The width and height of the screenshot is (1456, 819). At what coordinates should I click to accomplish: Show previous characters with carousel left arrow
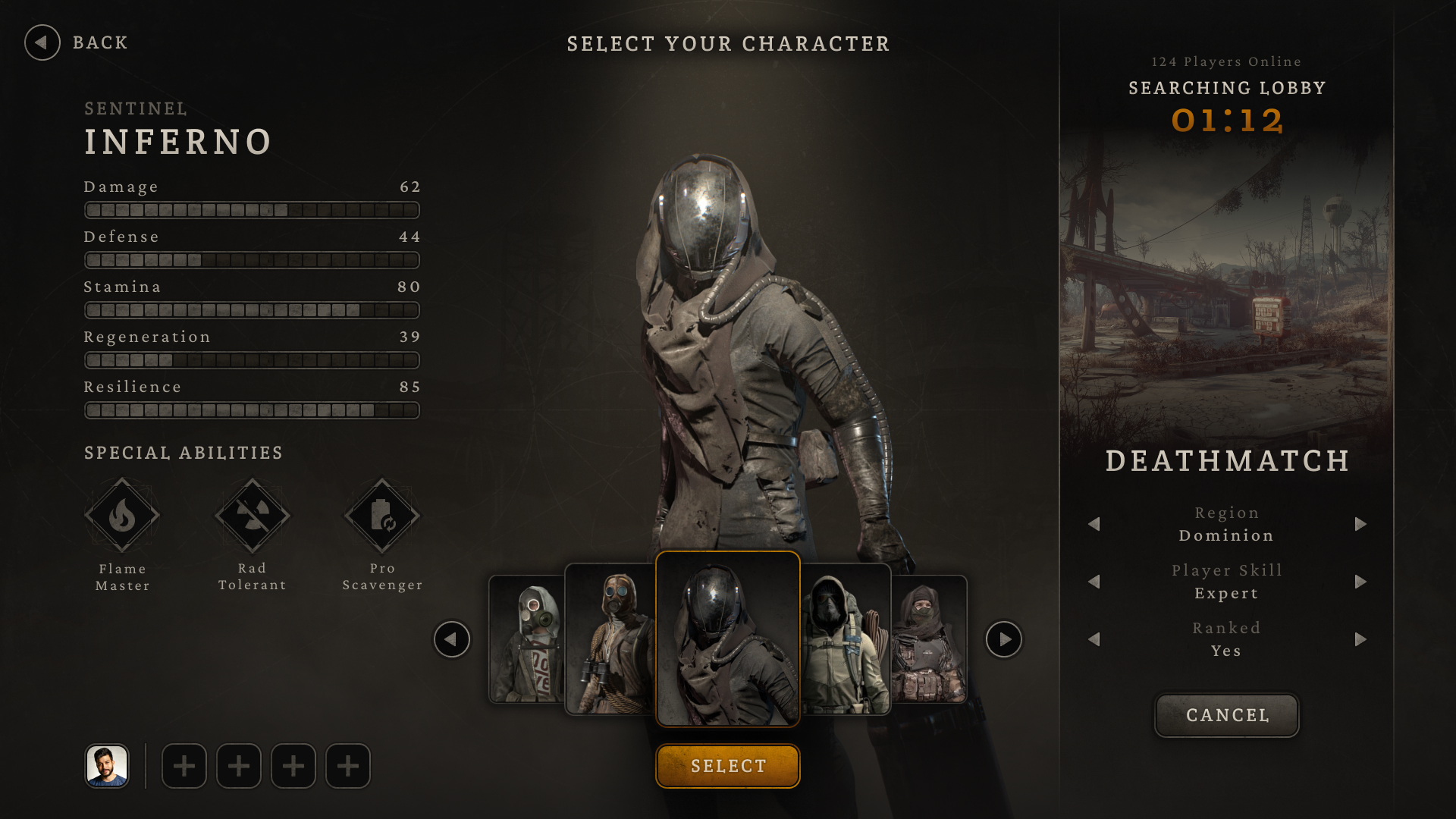[451, 639]
